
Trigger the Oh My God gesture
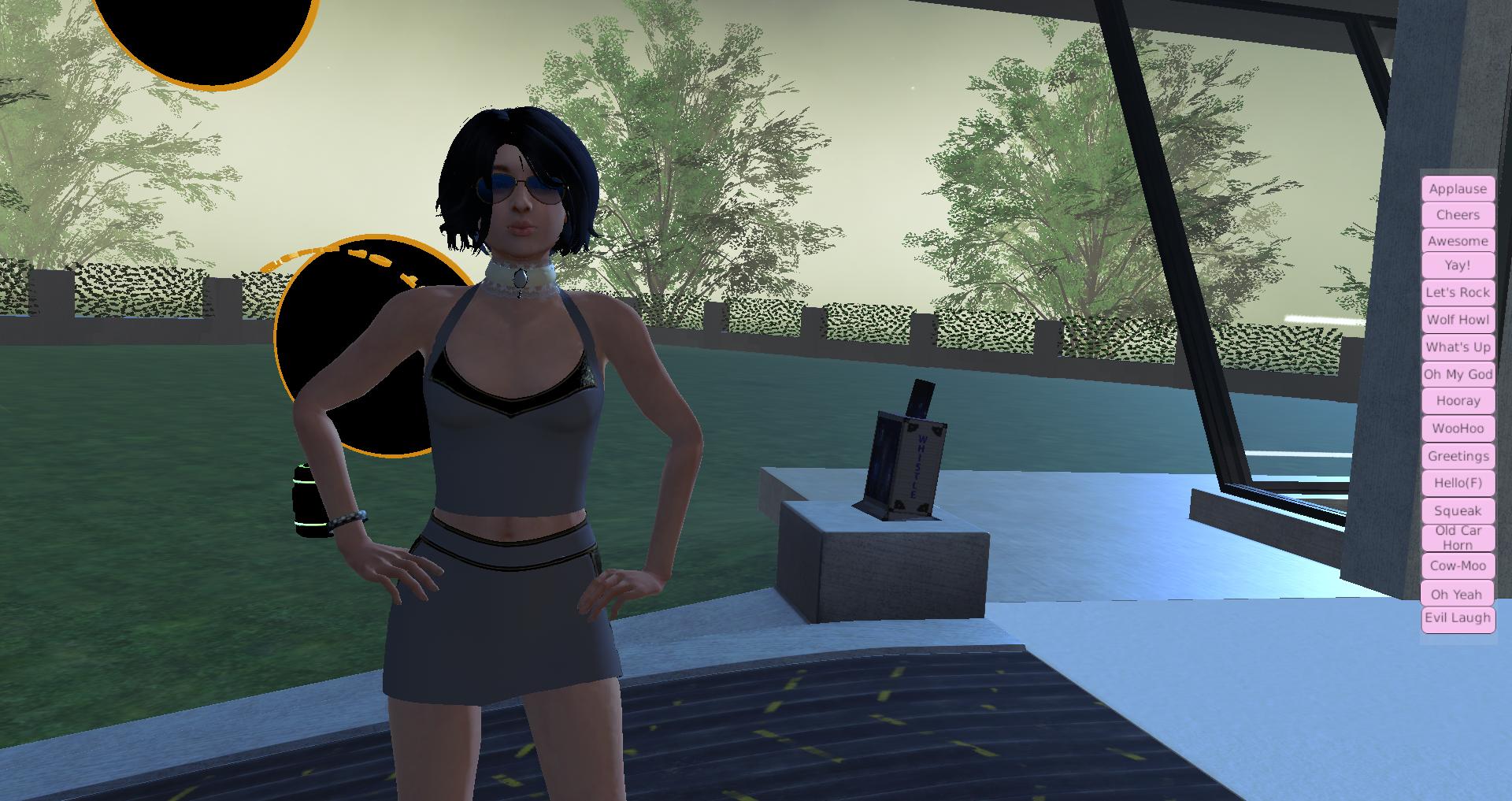click(1458, 374)
